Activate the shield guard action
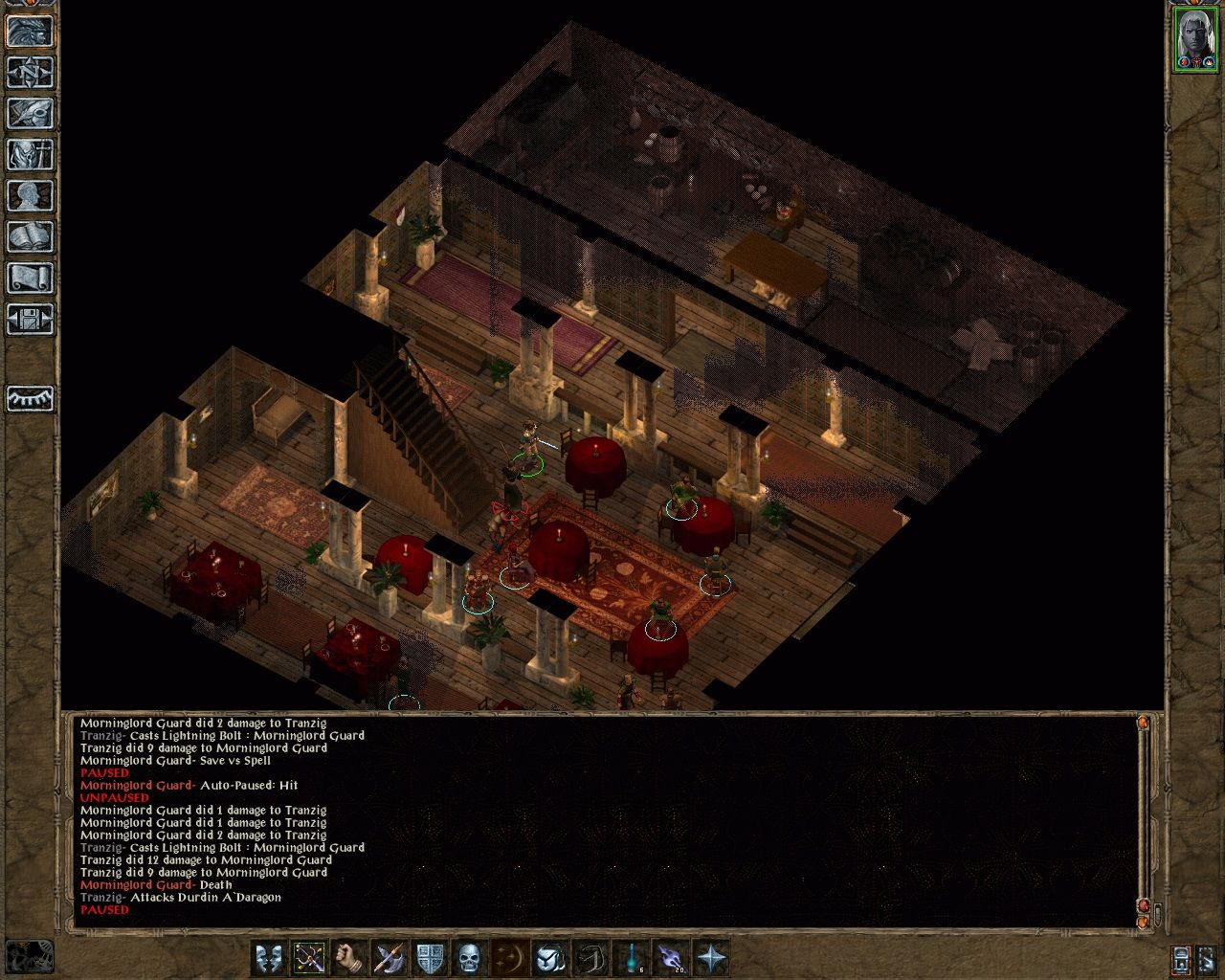The height and width of the screenshot is (980, 1225). click(x=430, y=957)
